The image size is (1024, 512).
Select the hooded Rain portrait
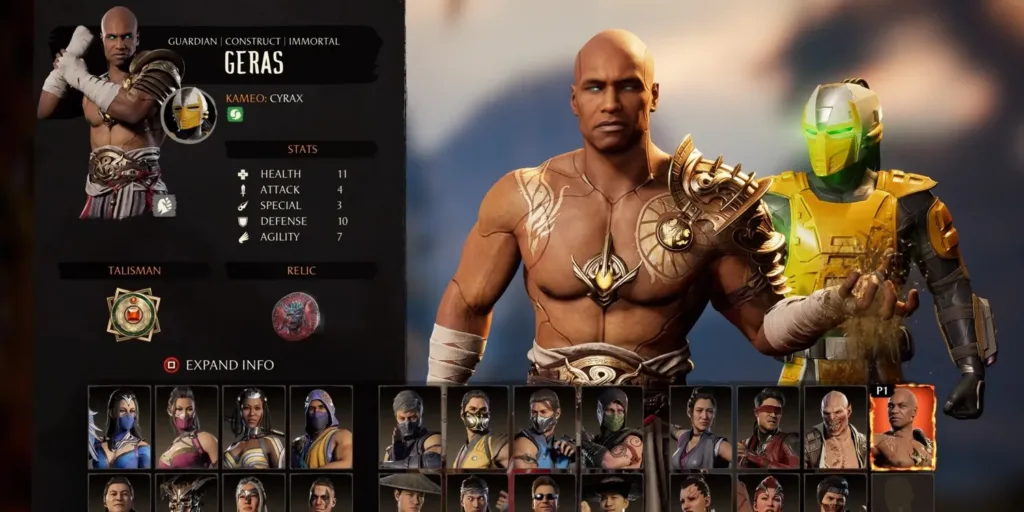(321, 427)
